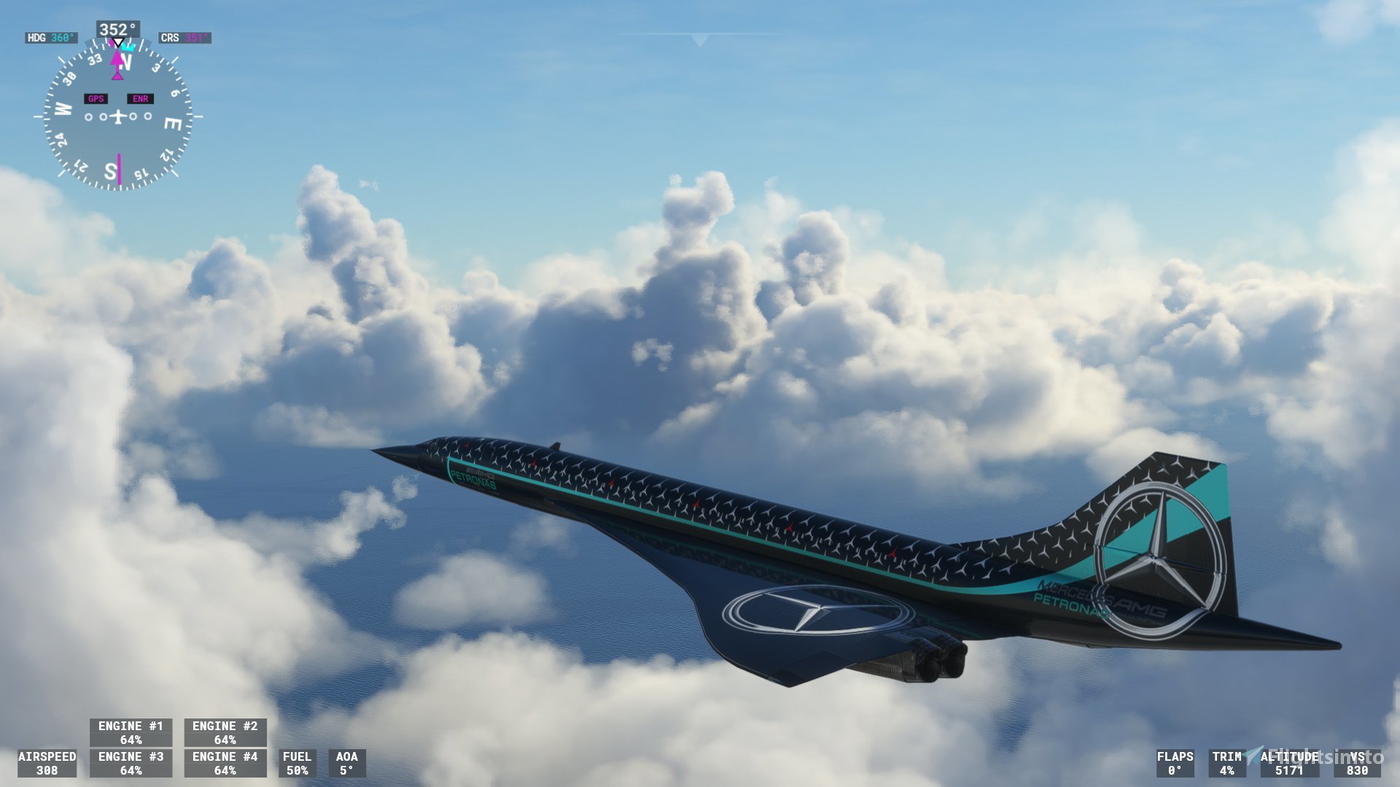
Task: Click the FLAPS 0° indicator
Action: click(1173, 763)
